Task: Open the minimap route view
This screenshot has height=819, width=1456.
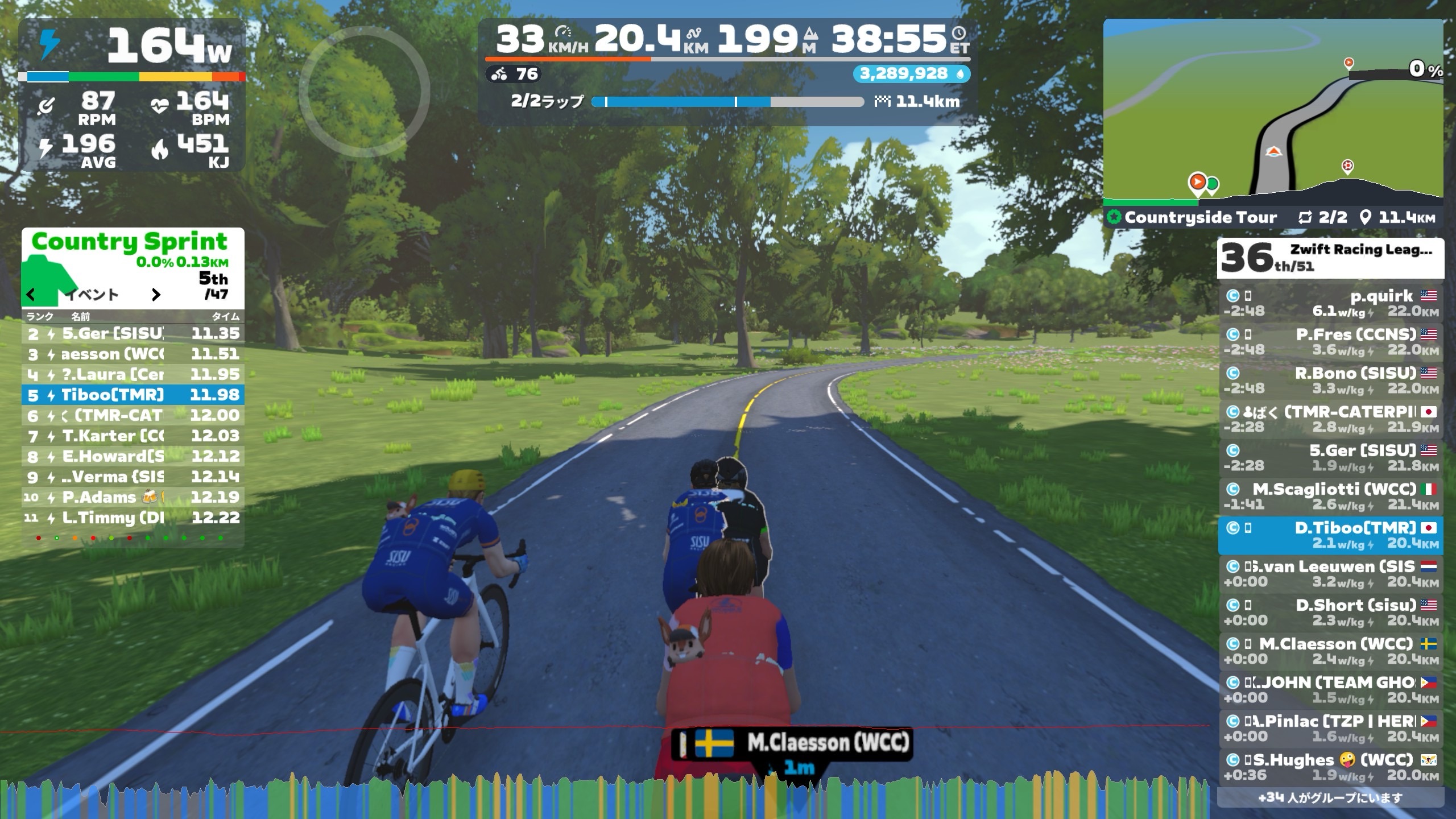Action: point(1273,113)
